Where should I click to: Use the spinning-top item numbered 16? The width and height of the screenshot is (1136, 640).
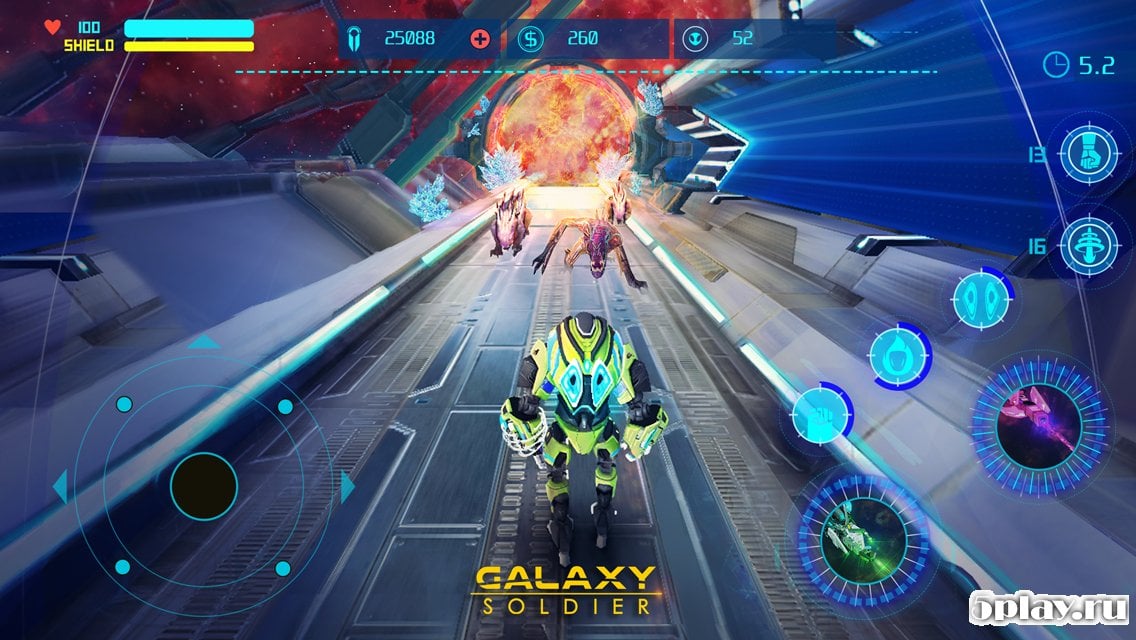[x=1089, y=245]
